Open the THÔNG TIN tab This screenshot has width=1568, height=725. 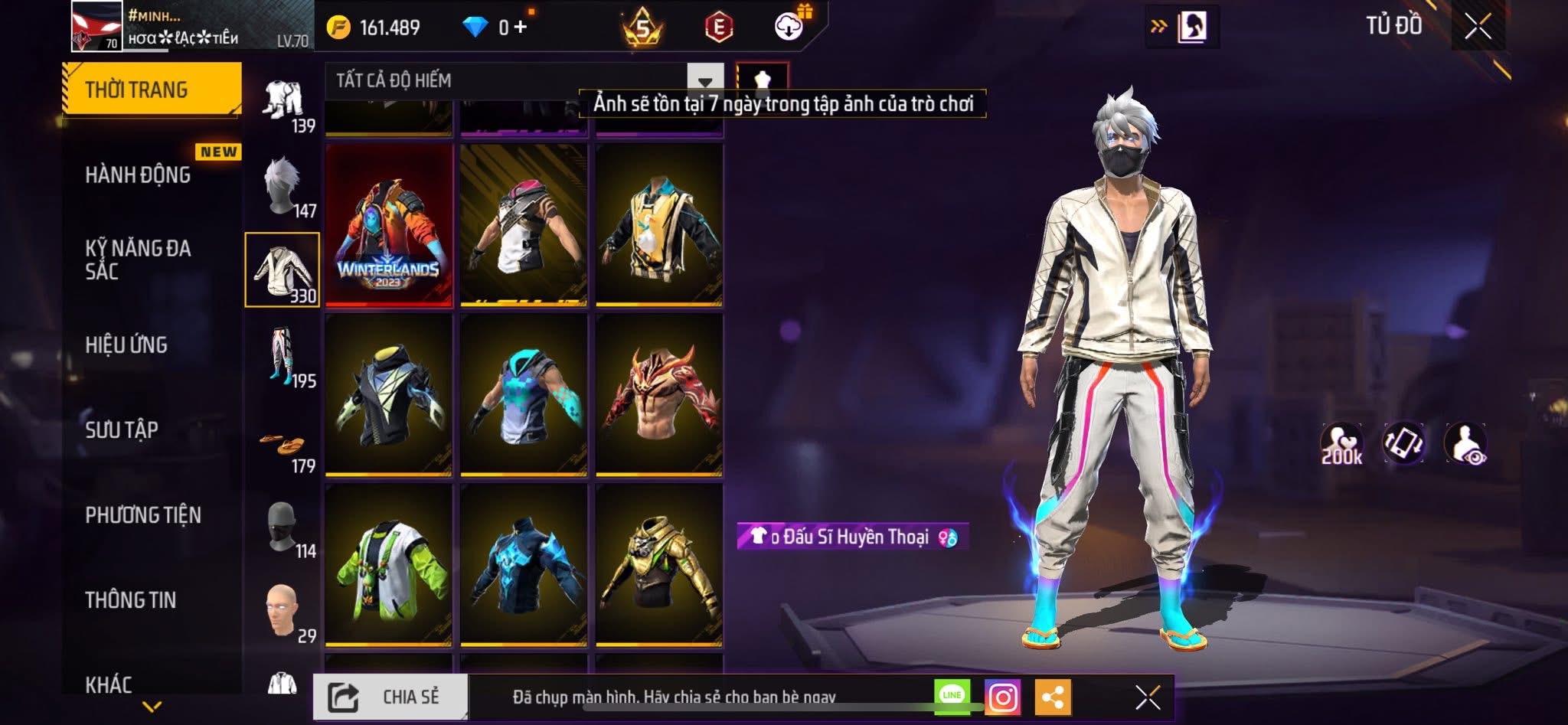pos(131,600)
